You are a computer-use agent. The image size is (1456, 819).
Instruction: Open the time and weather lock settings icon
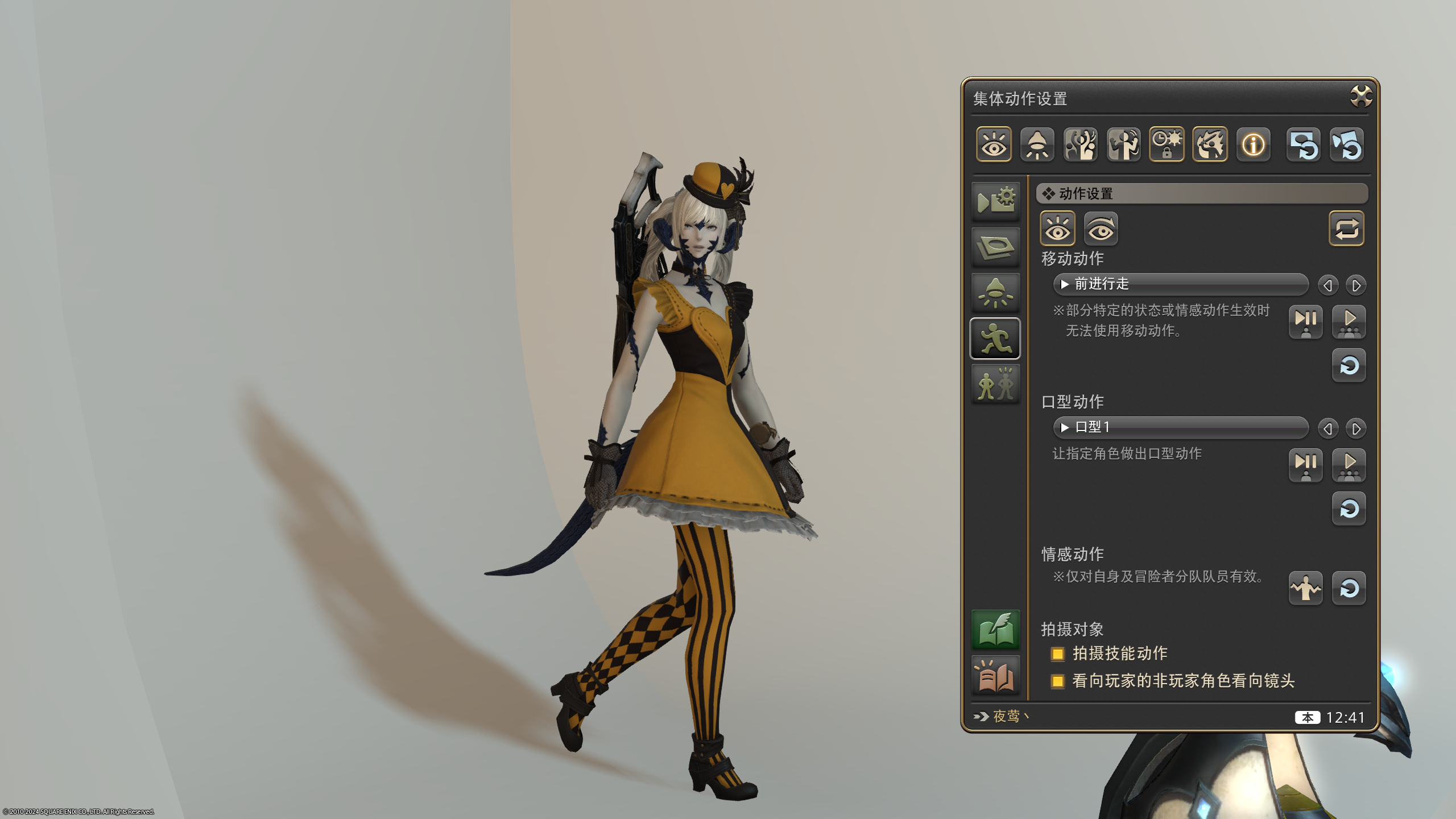point(1167,145)
